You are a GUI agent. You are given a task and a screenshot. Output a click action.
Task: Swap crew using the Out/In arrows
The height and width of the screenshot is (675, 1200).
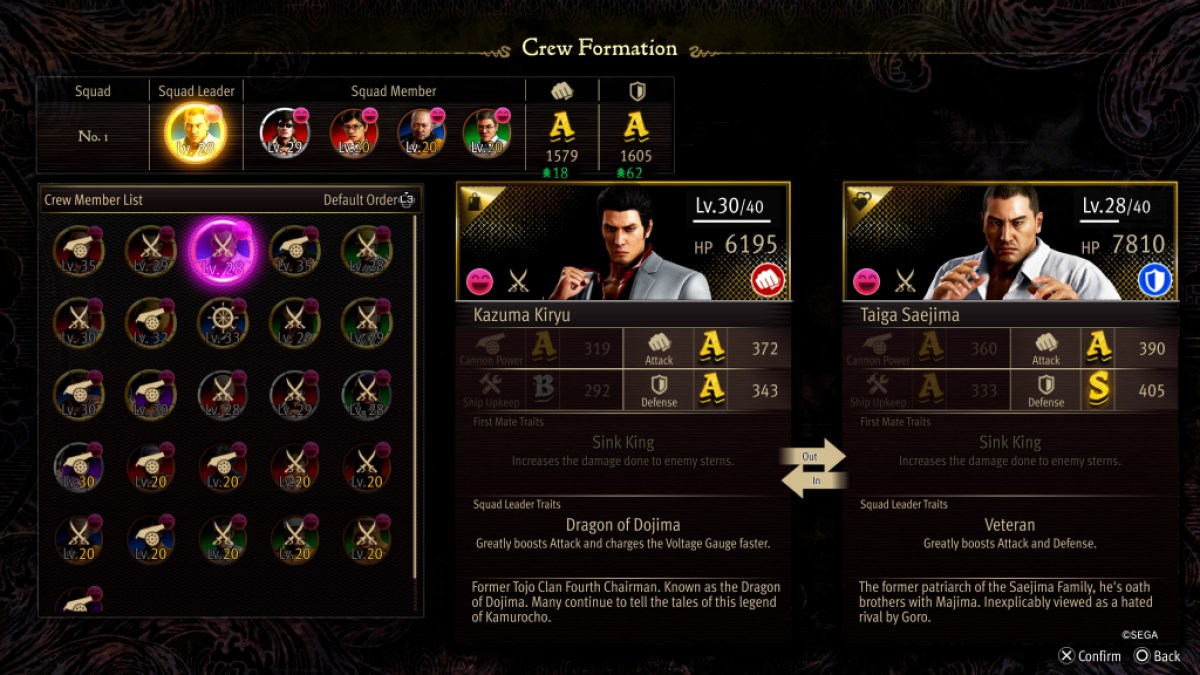tap(813, 468)
